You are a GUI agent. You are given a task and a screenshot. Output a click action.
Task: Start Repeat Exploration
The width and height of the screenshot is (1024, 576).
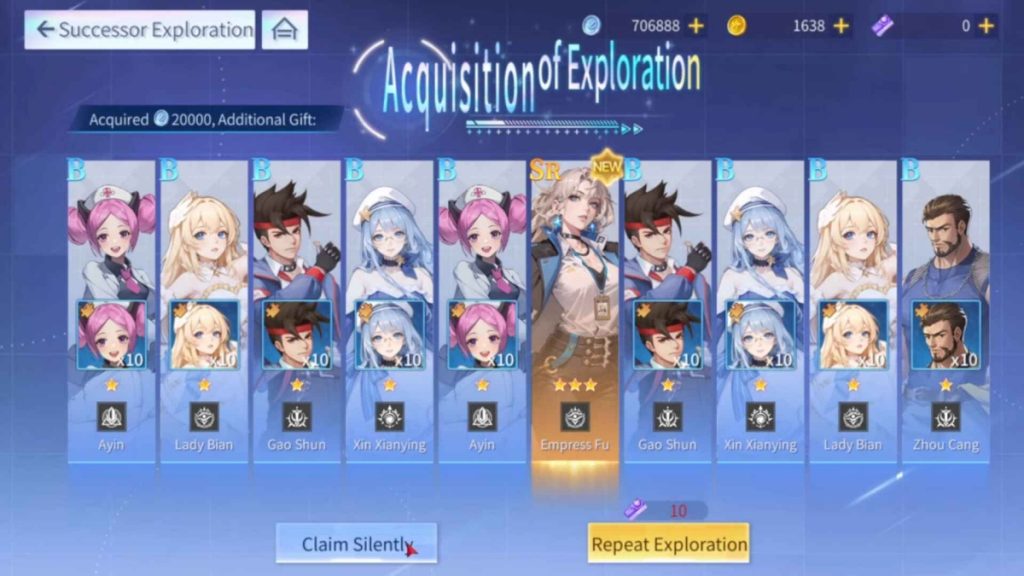(x=668, y=544)
